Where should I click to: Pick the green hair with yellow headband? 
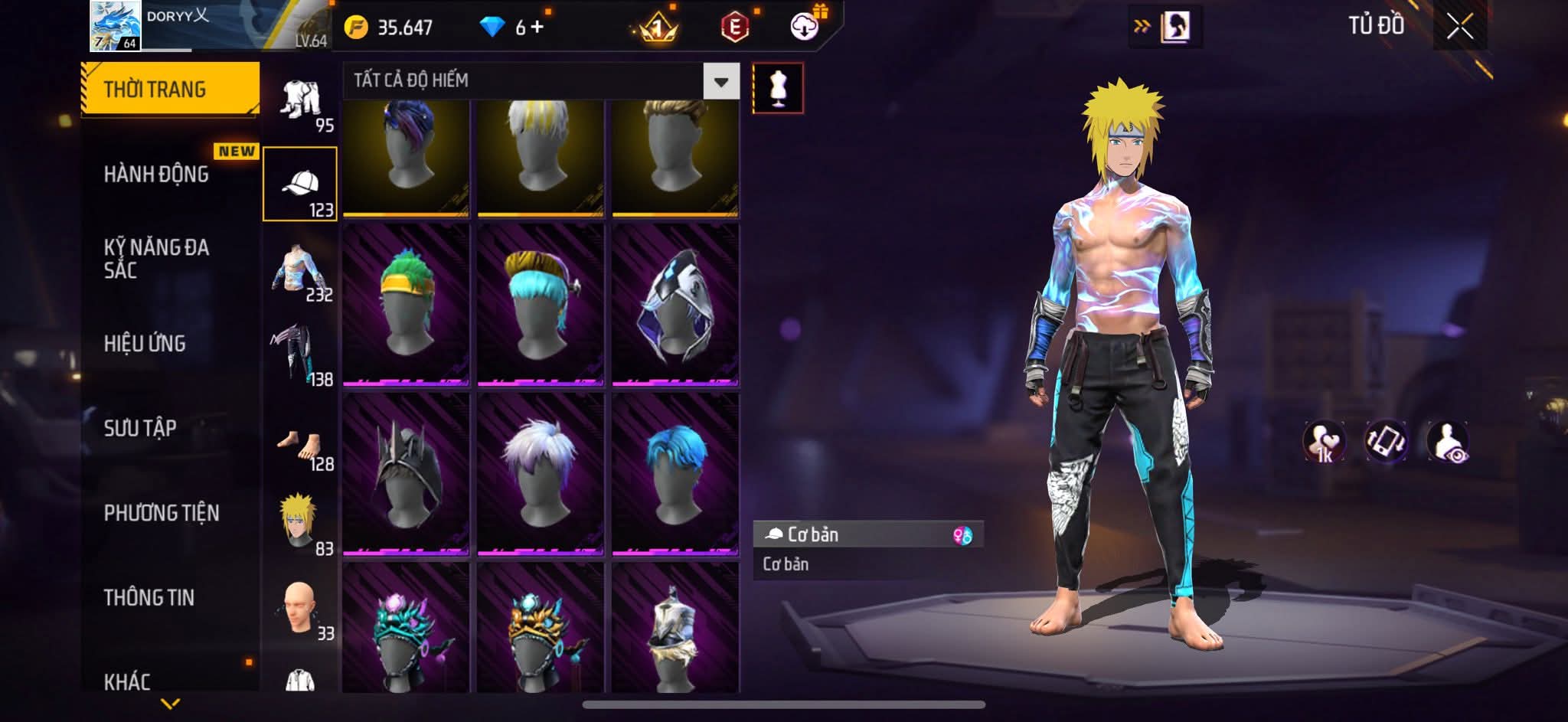pos(406,304)
